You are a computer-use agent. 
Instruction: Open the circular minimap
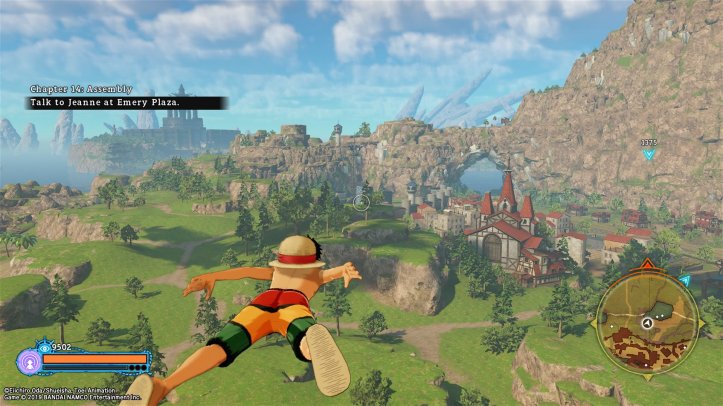pos(646,323)
